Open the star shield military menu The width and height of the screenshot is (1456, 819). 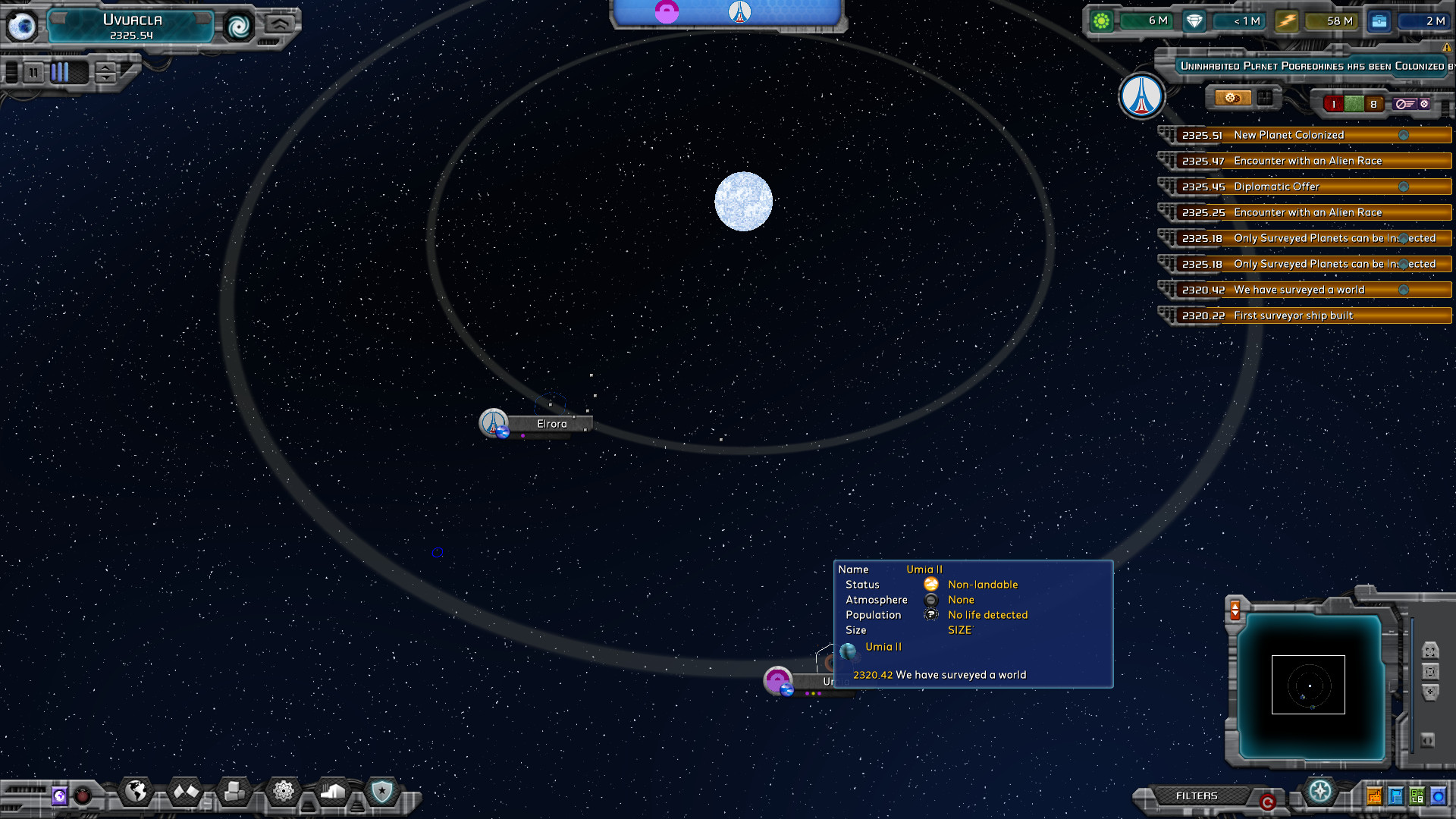coord(381,792)
